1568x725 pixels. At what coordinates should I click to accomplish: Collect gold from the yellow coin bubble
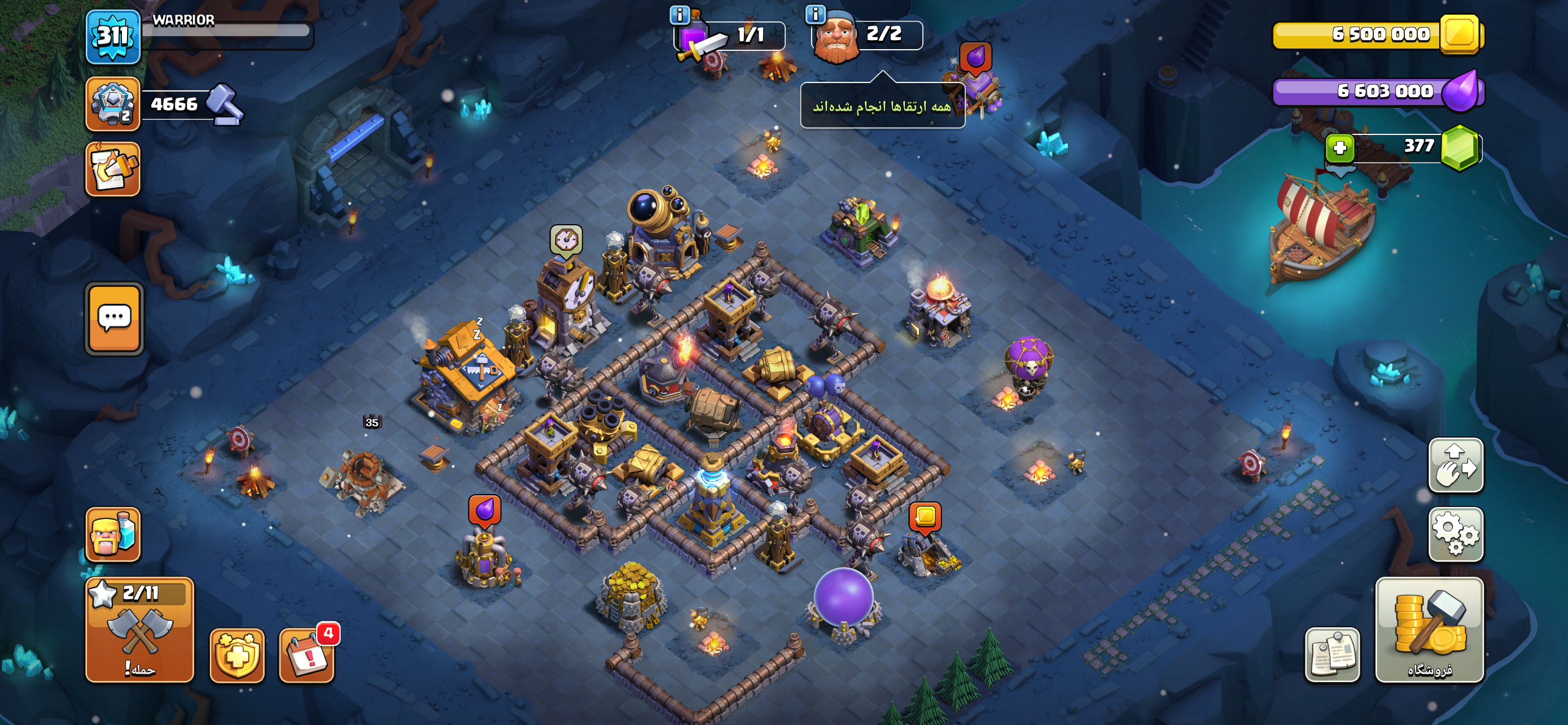(925, 516)
